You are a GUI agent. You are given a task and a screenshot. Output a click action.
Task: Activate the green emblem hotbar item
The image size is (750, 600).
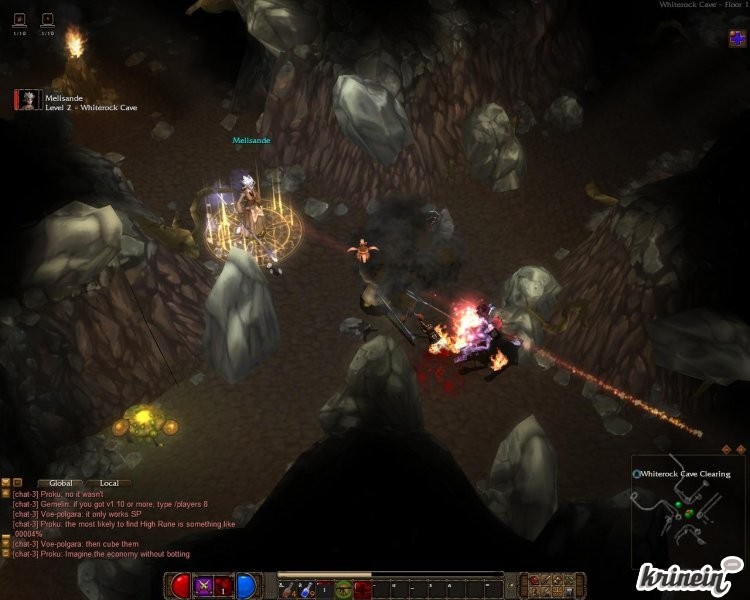tap(343, 588)
